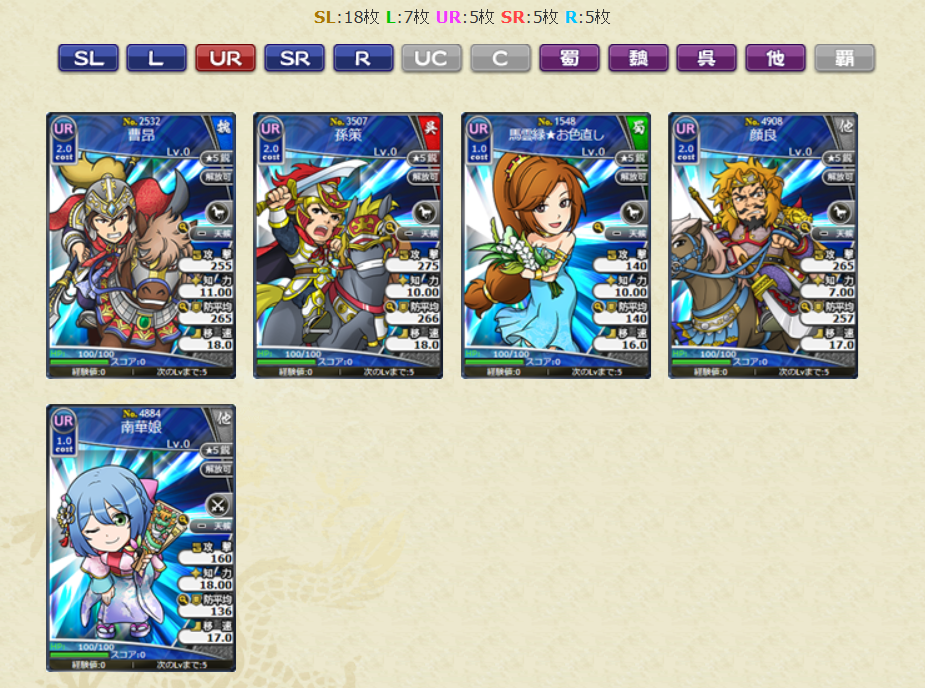Click the grey 覇 filter button
The image size is (925, 688).
(x=844, y=58)
